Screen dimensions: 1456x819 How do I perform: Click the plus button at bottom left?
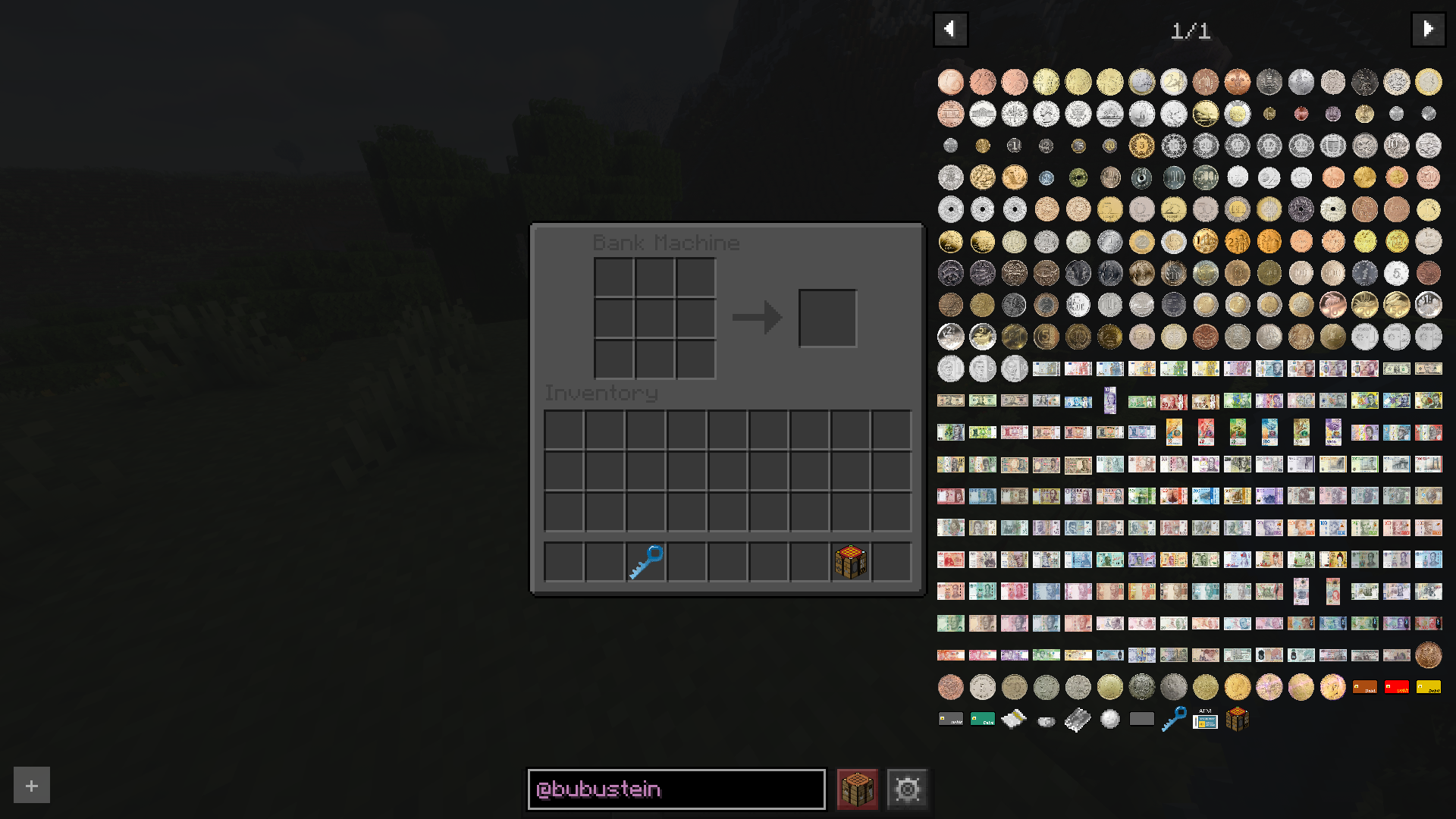coord(30,785)
